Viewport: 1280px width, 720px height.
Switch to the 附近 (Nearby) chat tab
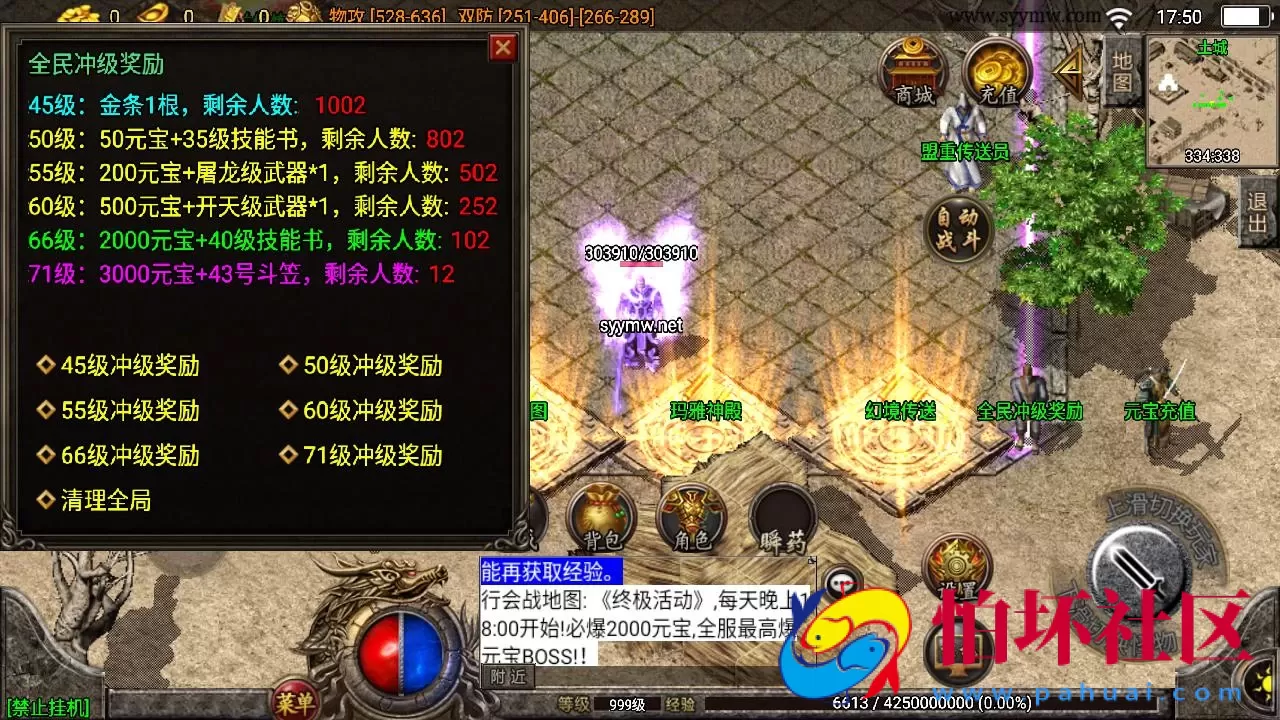coord(508,676)
